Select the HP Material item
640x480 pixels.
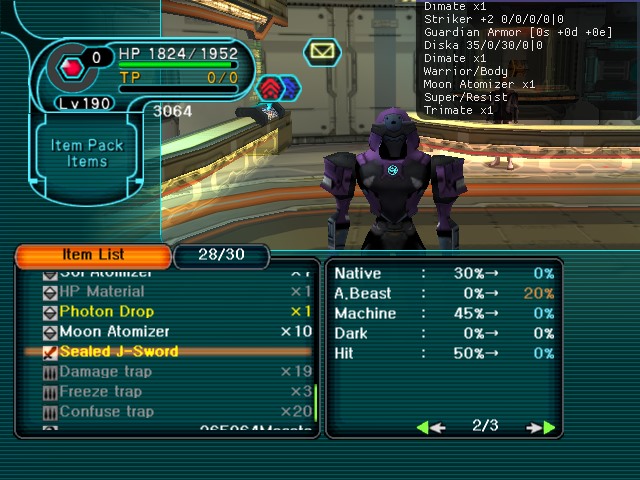point(102,291)
